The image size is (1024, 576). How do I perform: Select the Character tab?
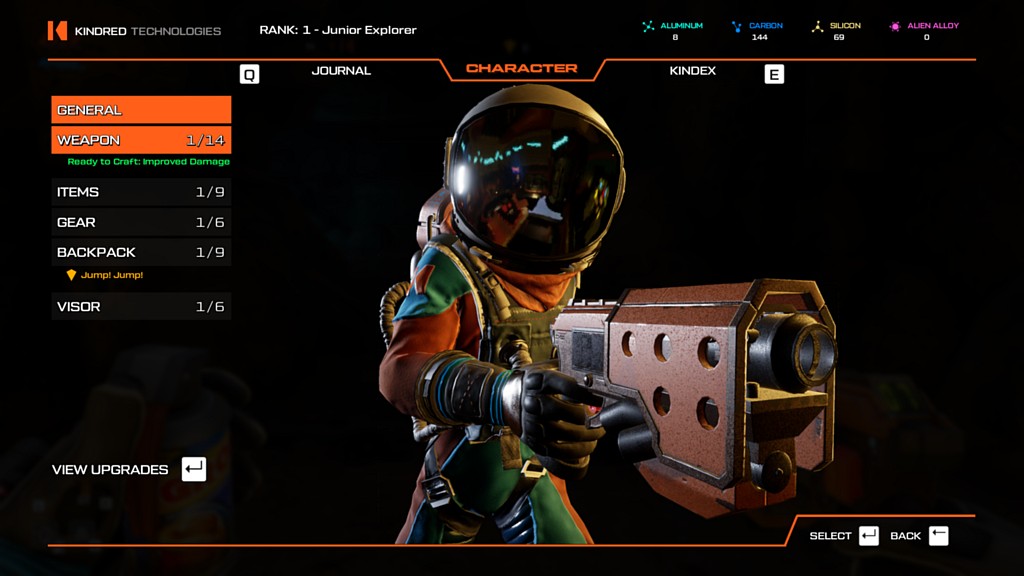(x=521, y=69)
